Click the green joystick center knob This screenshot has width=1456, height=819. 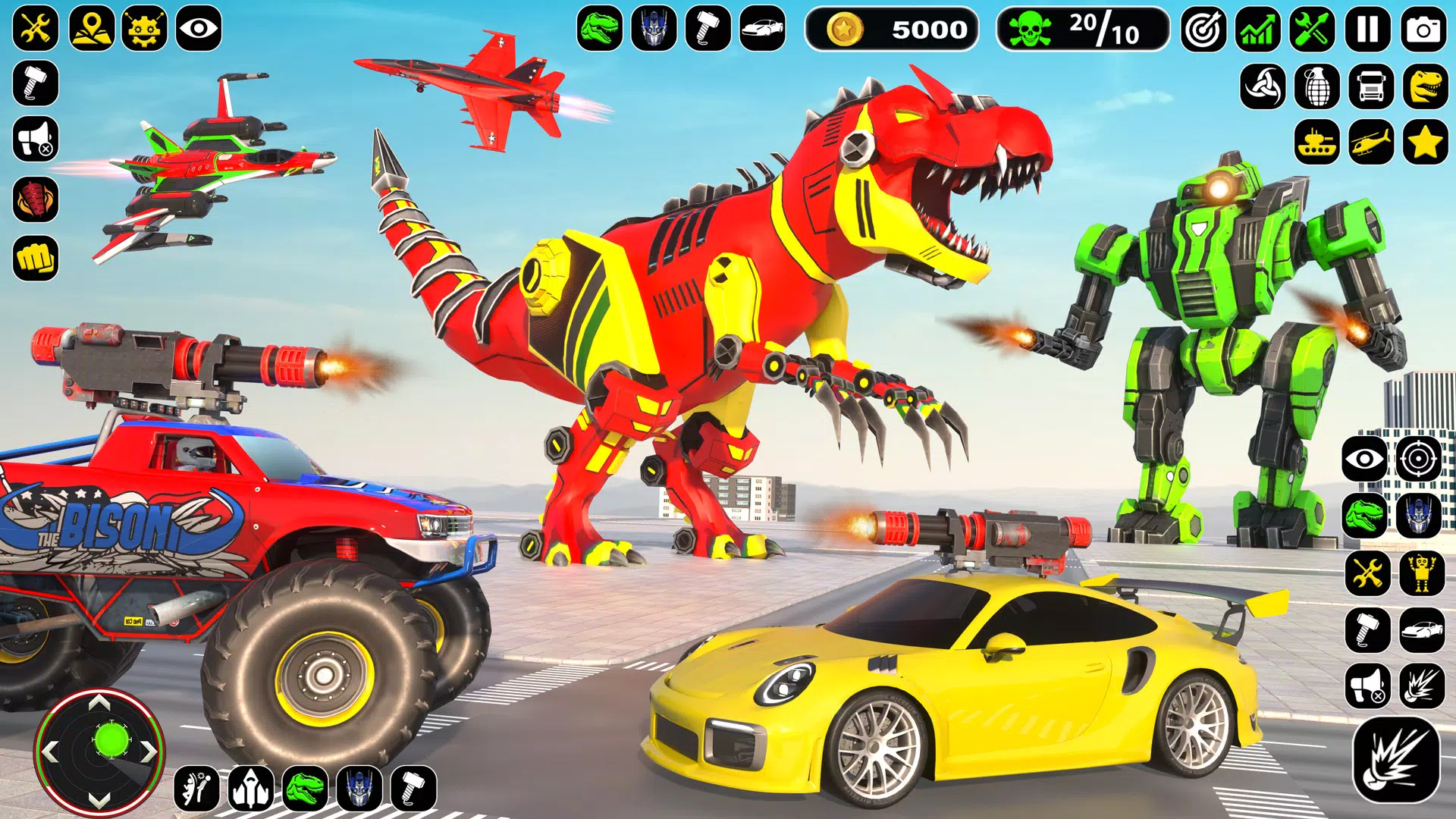pos(111,740)
